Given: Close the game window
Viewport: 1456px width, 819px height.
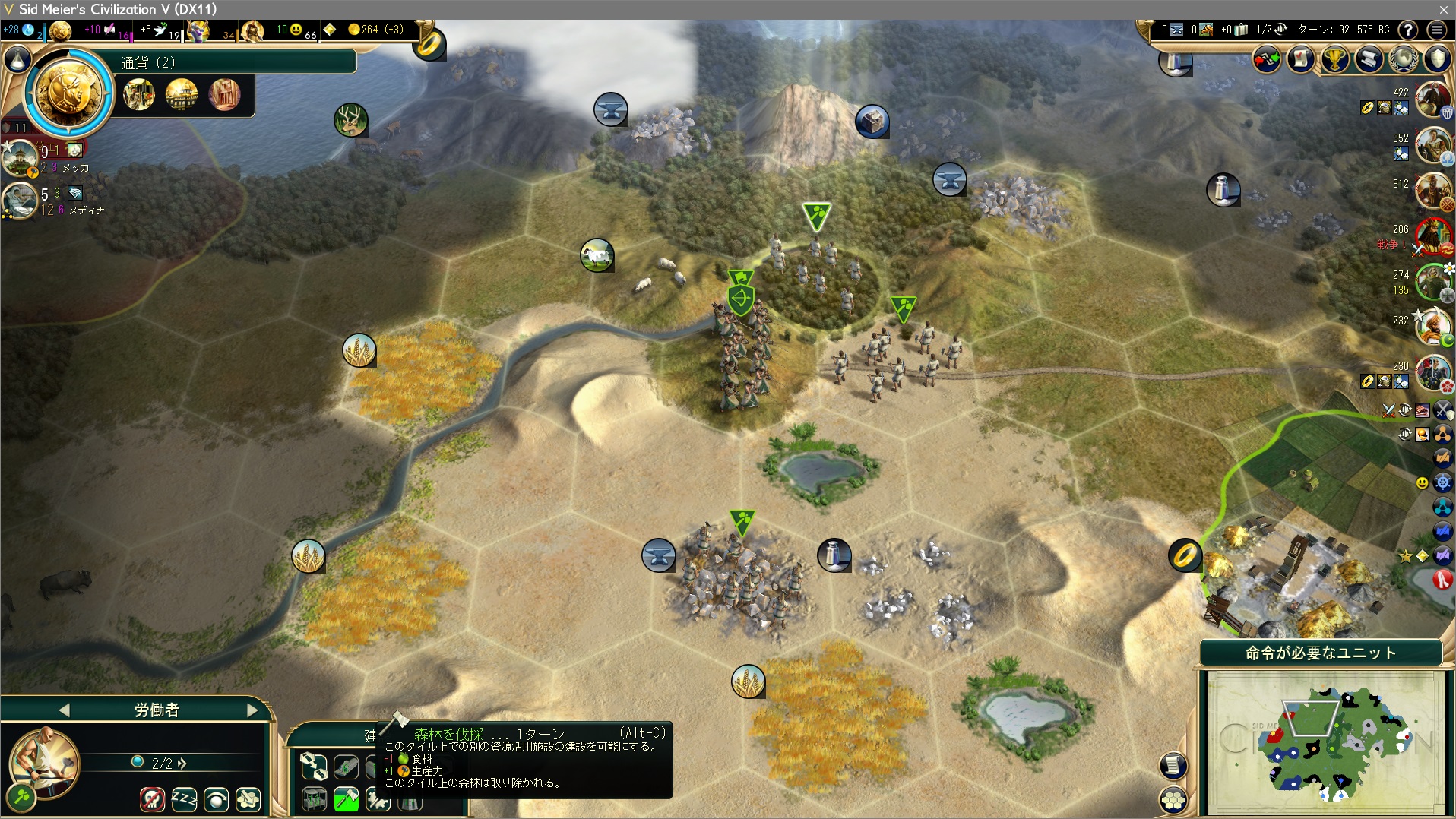Looking at the screenshot, I should 1443,9.
